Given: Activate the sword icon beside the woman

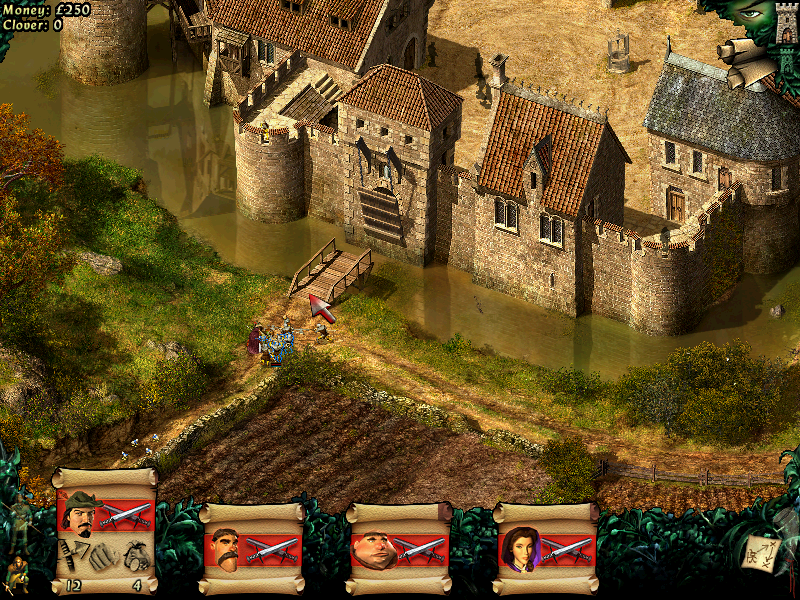Looking at the screenshot, I should pos(566,549).
